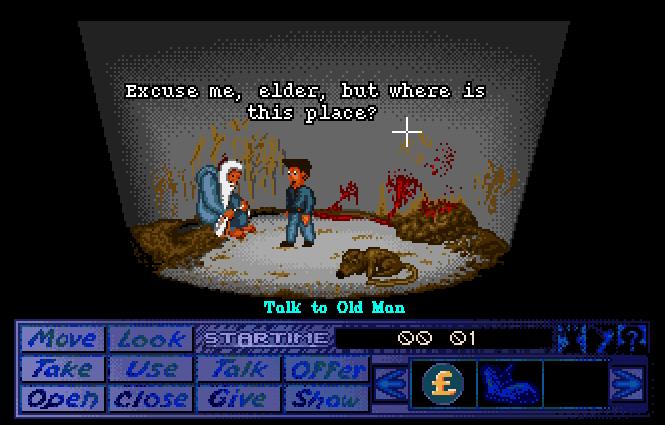Select the Move verb
Viewport: 665px width, 425px height.
coord(62,339)
